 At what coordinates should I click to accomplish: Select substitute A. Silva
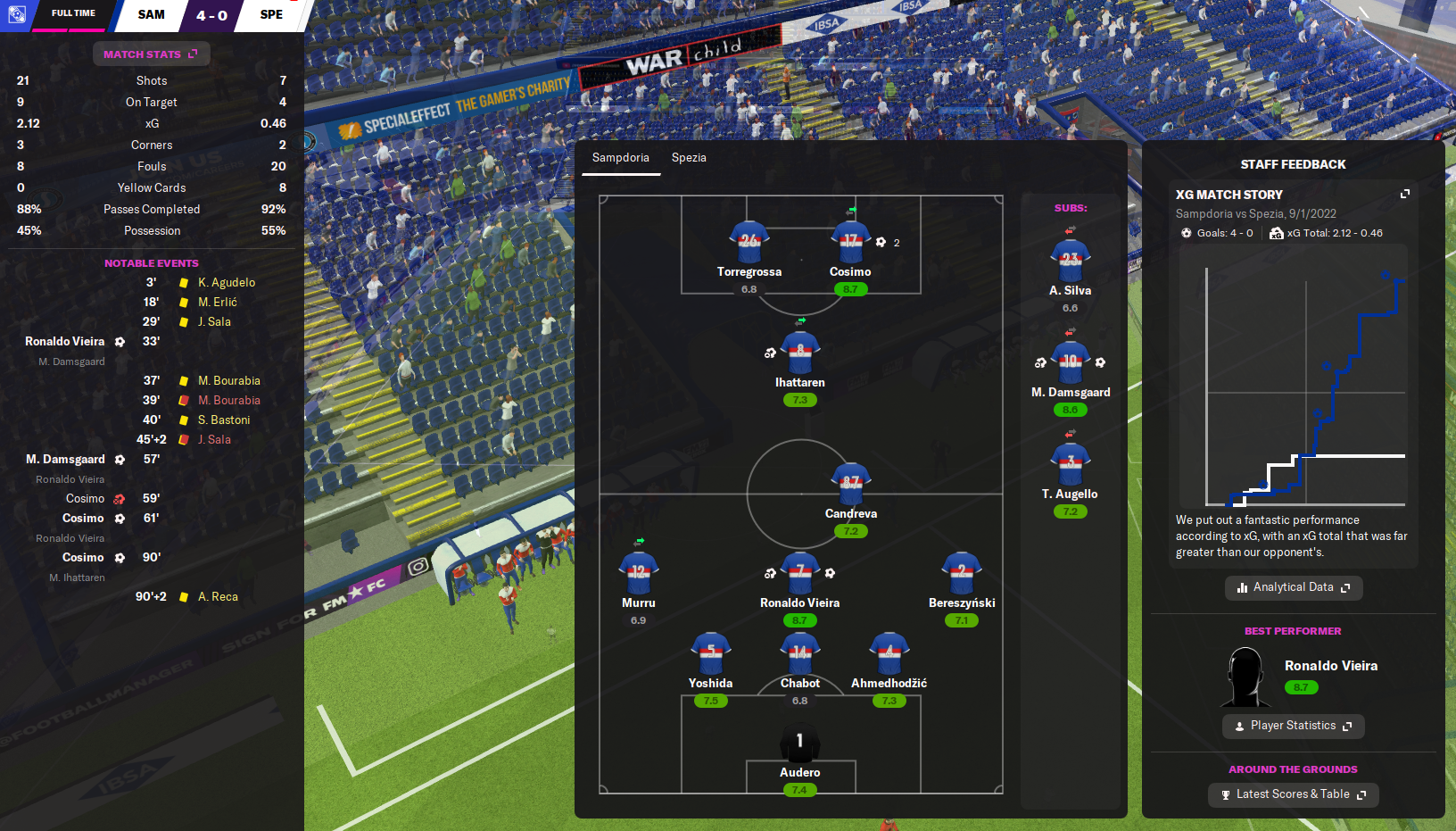coord(1071,262)
